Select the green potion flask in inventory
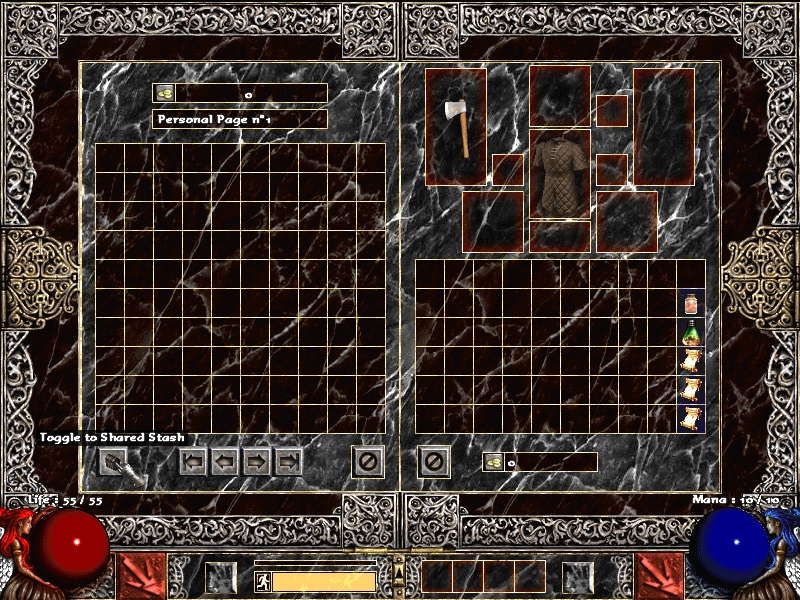 click(691, 332)
